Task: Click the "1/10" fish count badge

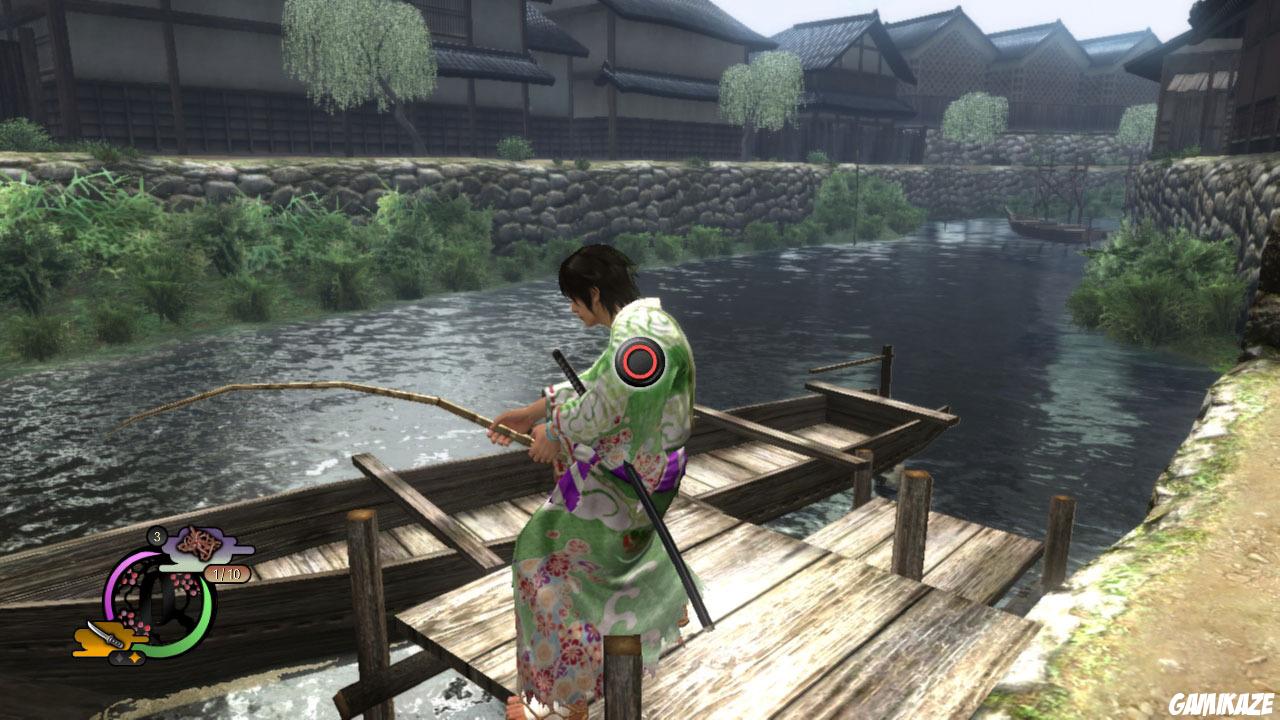Action: click(226, 574)
